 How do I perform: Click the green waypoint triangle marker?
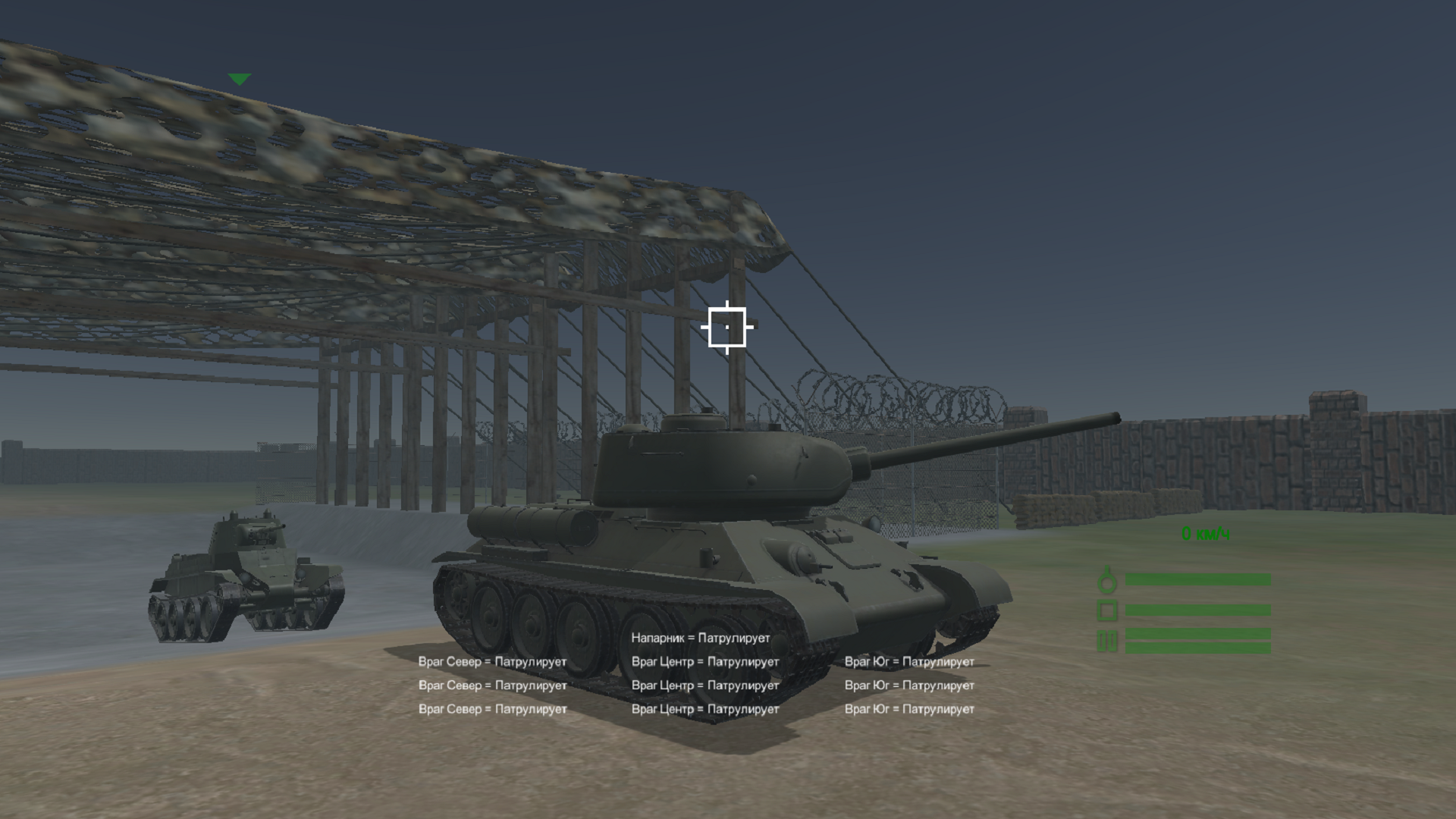[239, 78]
